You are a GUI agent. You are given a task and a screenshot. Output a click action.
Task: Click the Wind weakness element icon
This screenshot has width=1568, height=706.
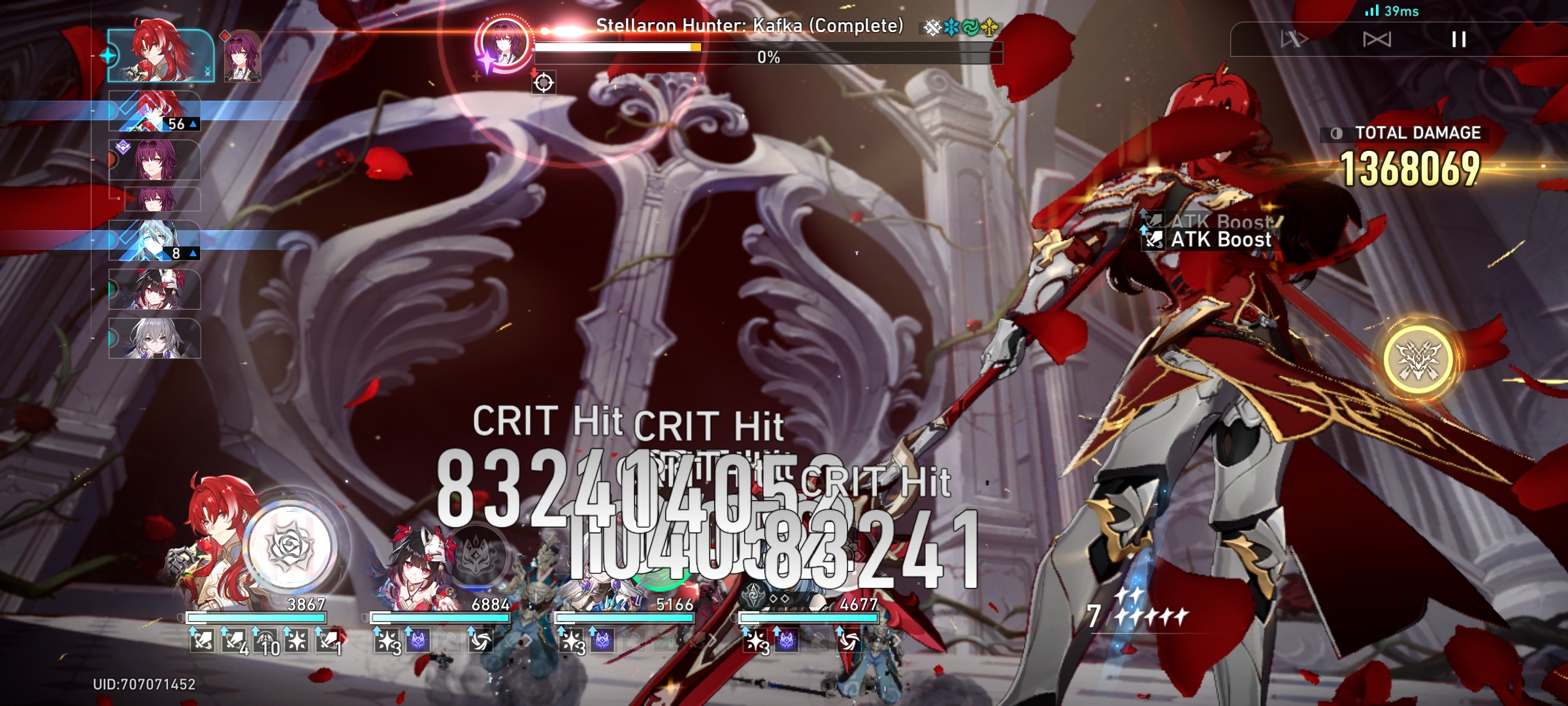(x=970, y=27)
